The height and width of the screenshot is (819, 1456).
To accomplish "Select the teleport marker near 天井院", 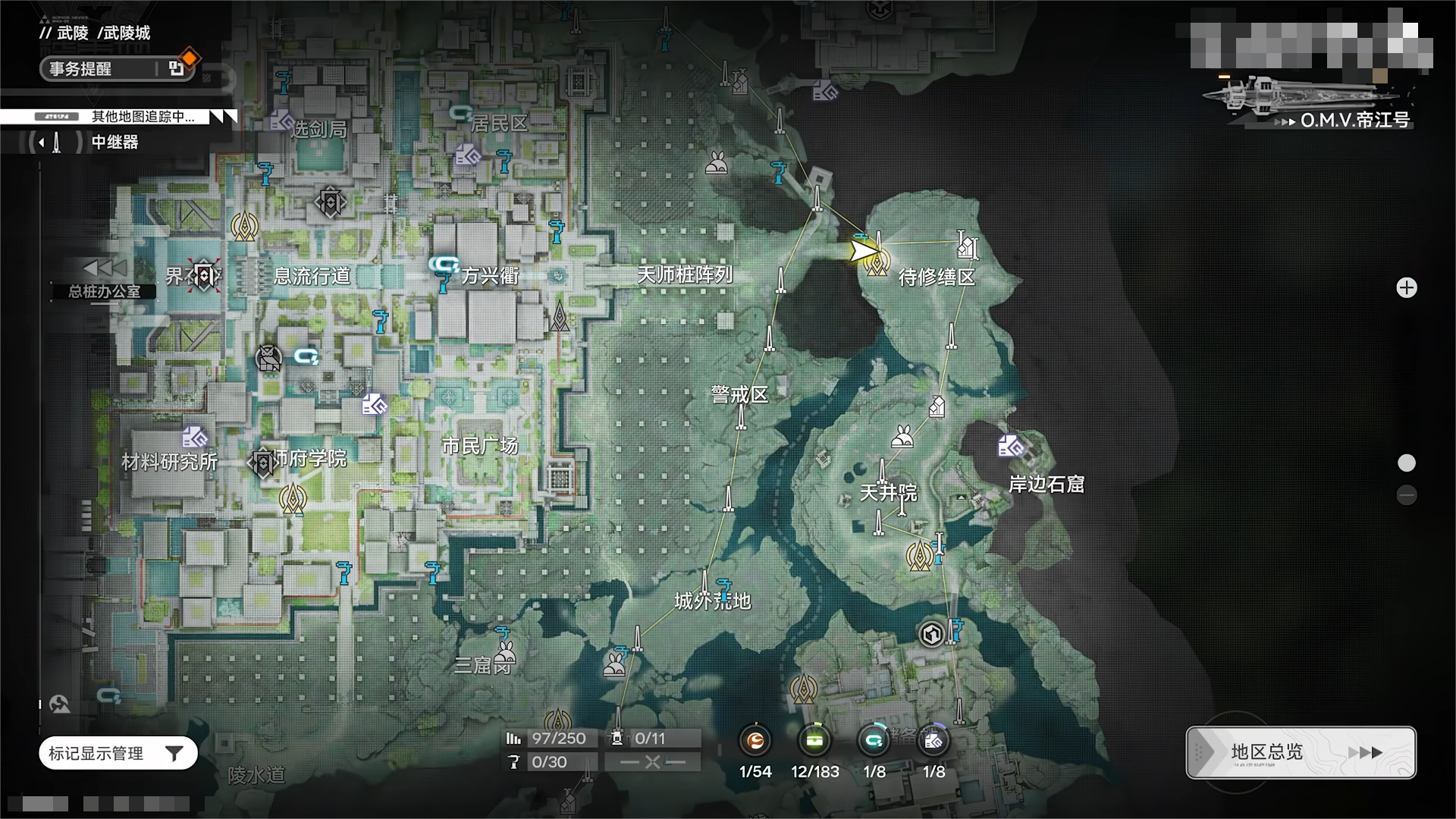I will tap(920, 557).
